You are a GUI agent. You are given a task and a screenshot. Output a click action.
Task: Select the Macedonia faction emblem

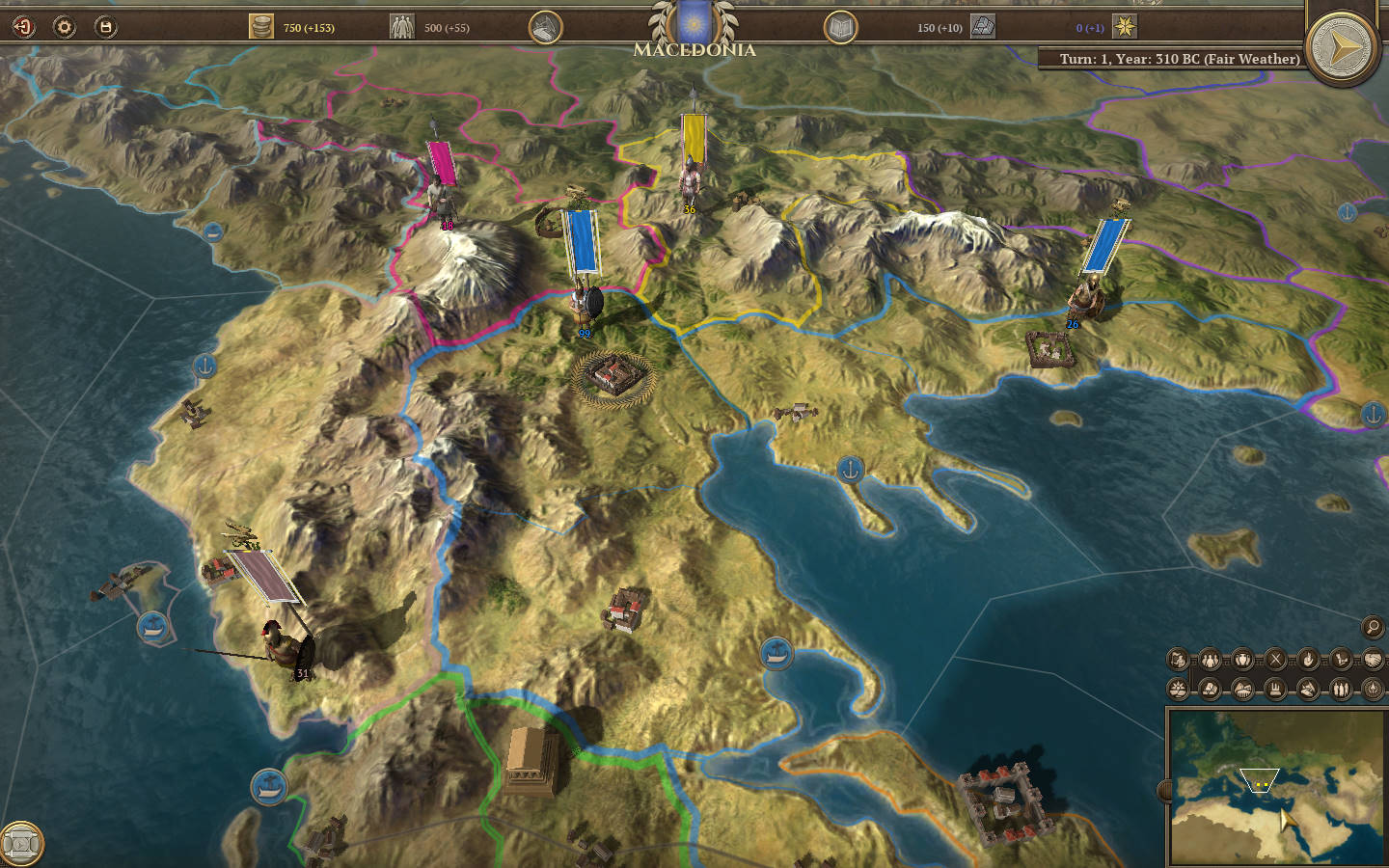(x=693, y=23)
